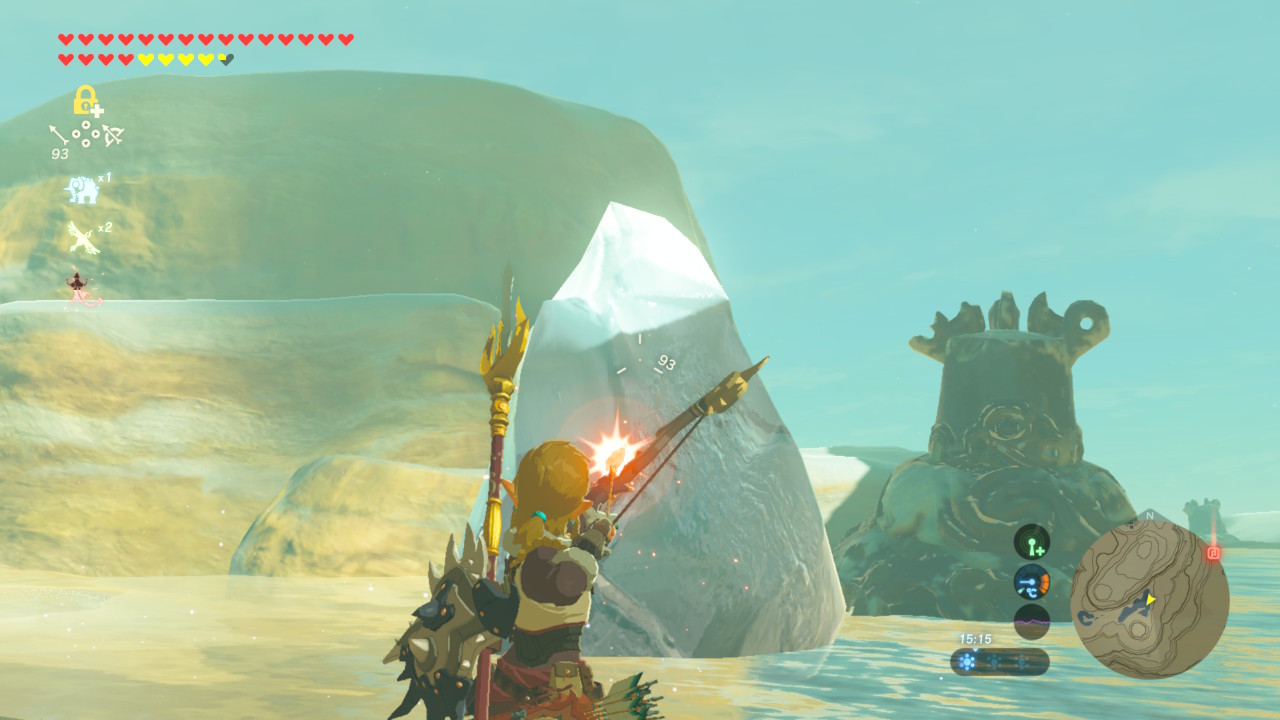Activate the elephant Mipha's Grace ability icon
This screenshot has height=720, width=1280.
[x=82, y=189]
